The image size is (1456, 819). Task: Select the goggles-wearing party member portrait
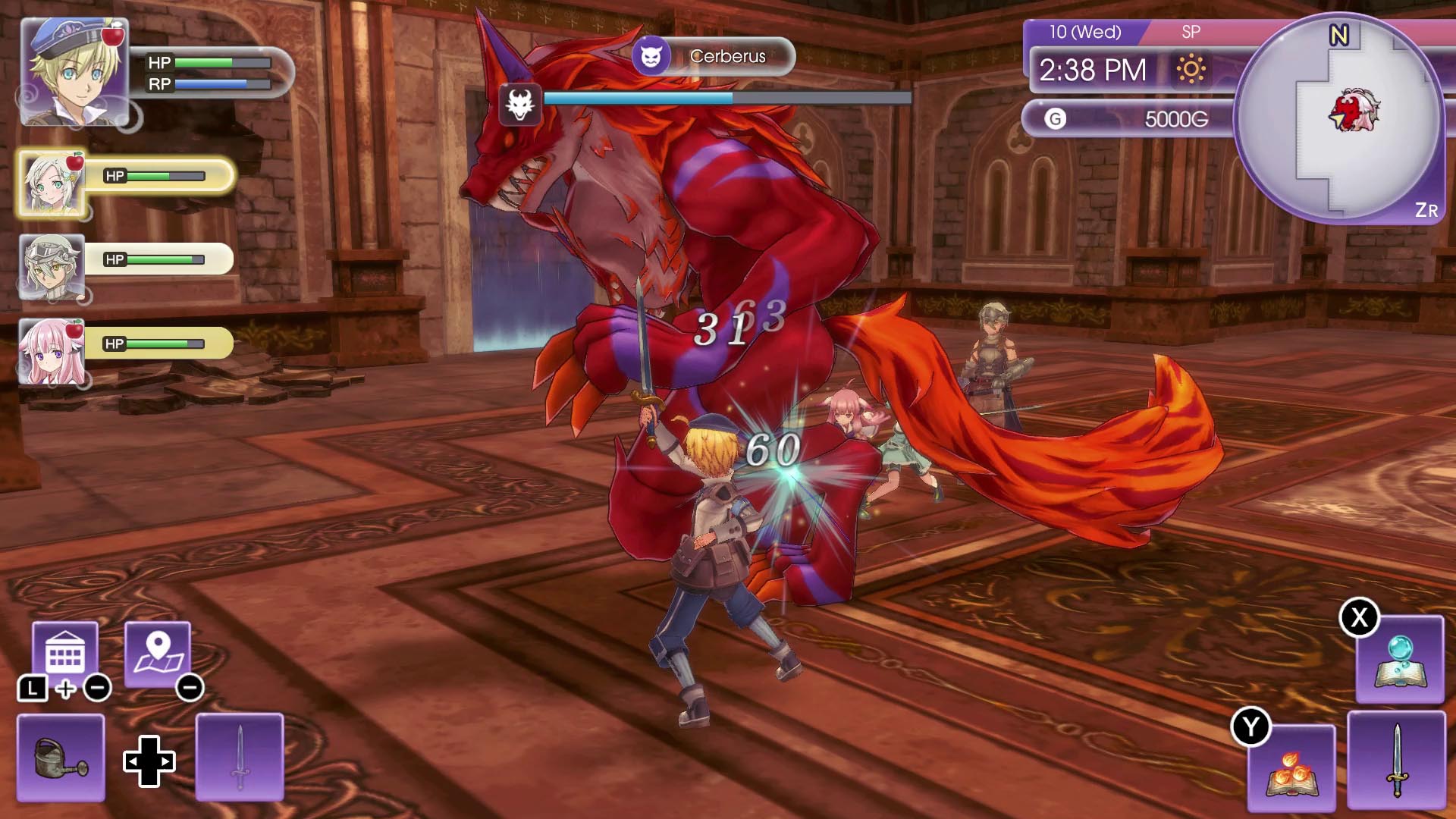click(52, 267)
